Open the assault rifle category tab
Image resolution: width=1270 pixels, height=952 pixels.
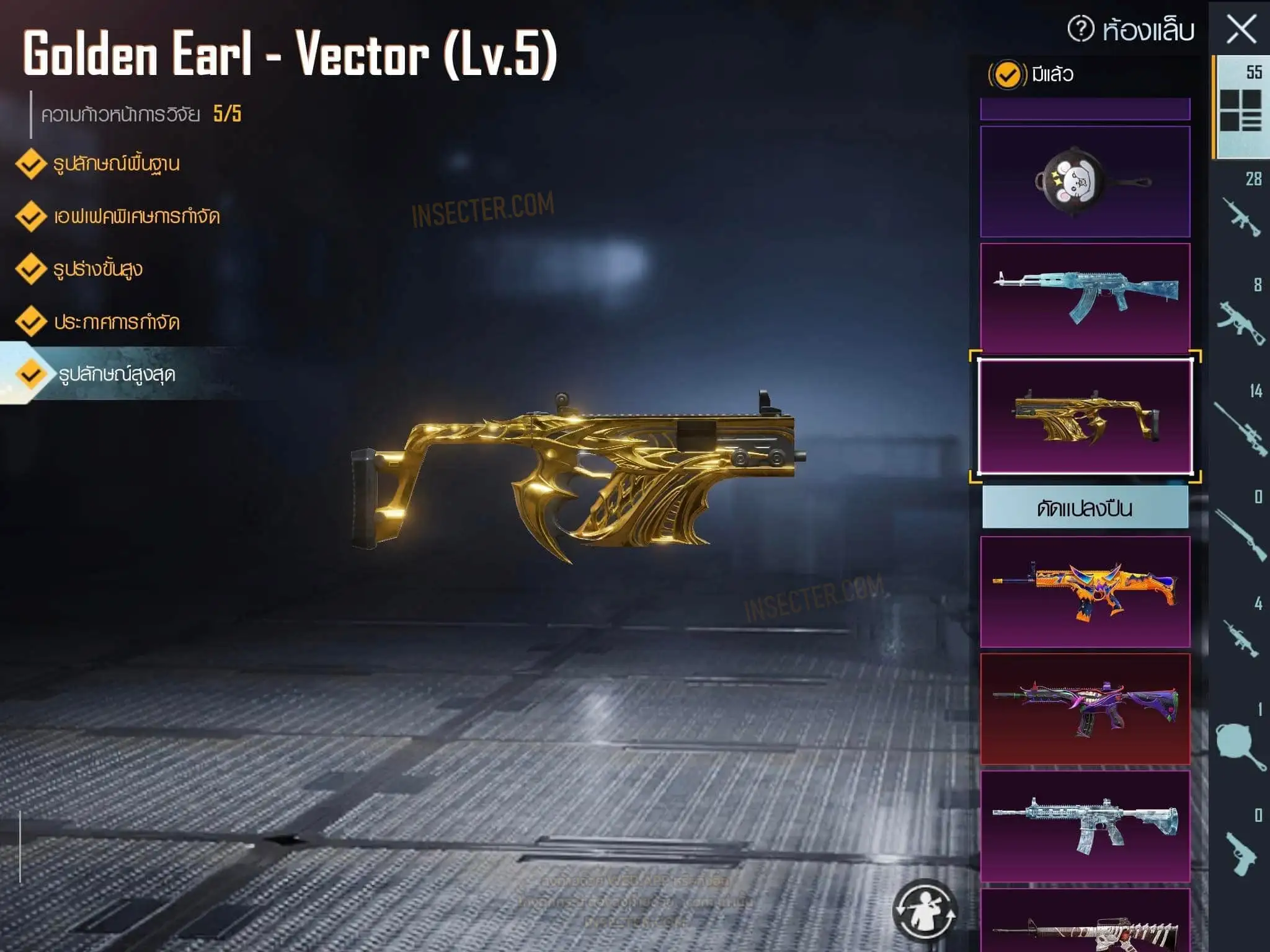1241,211
